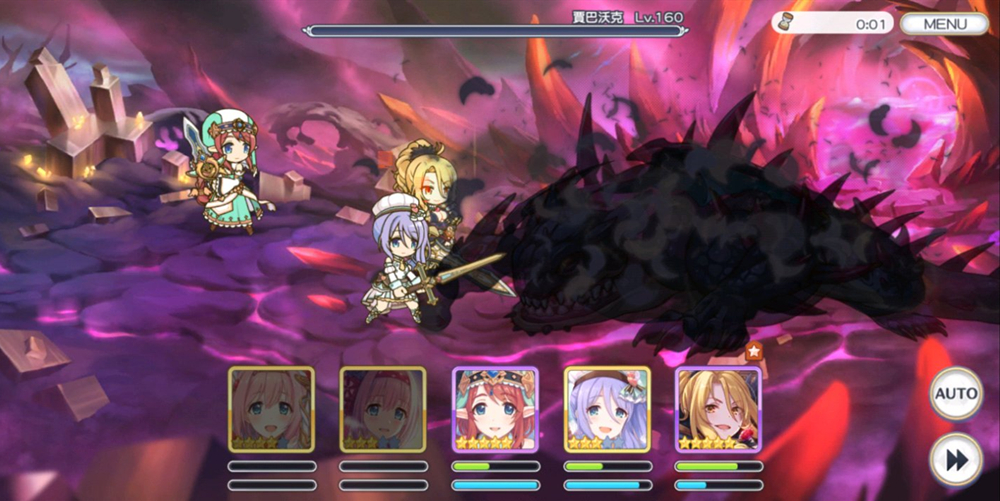
Task: Open the MENU button
Action: click(x=944, y=24)
